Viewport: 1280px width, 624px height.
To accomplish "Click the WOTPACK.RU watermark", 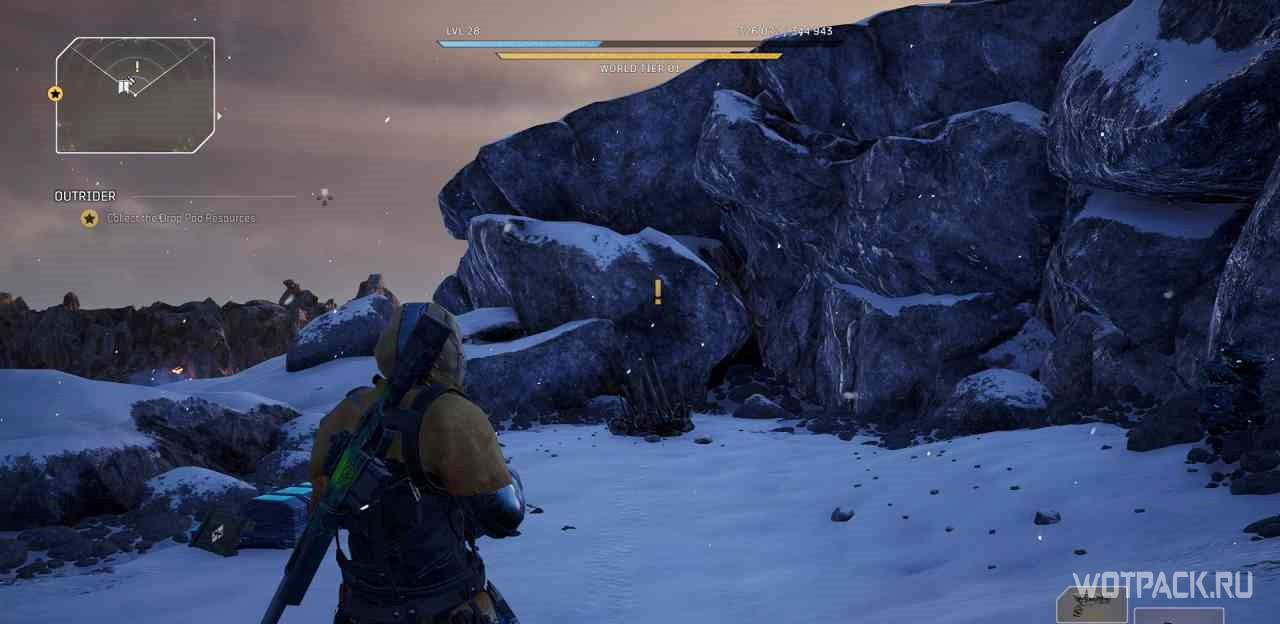I will (1162, 585).
